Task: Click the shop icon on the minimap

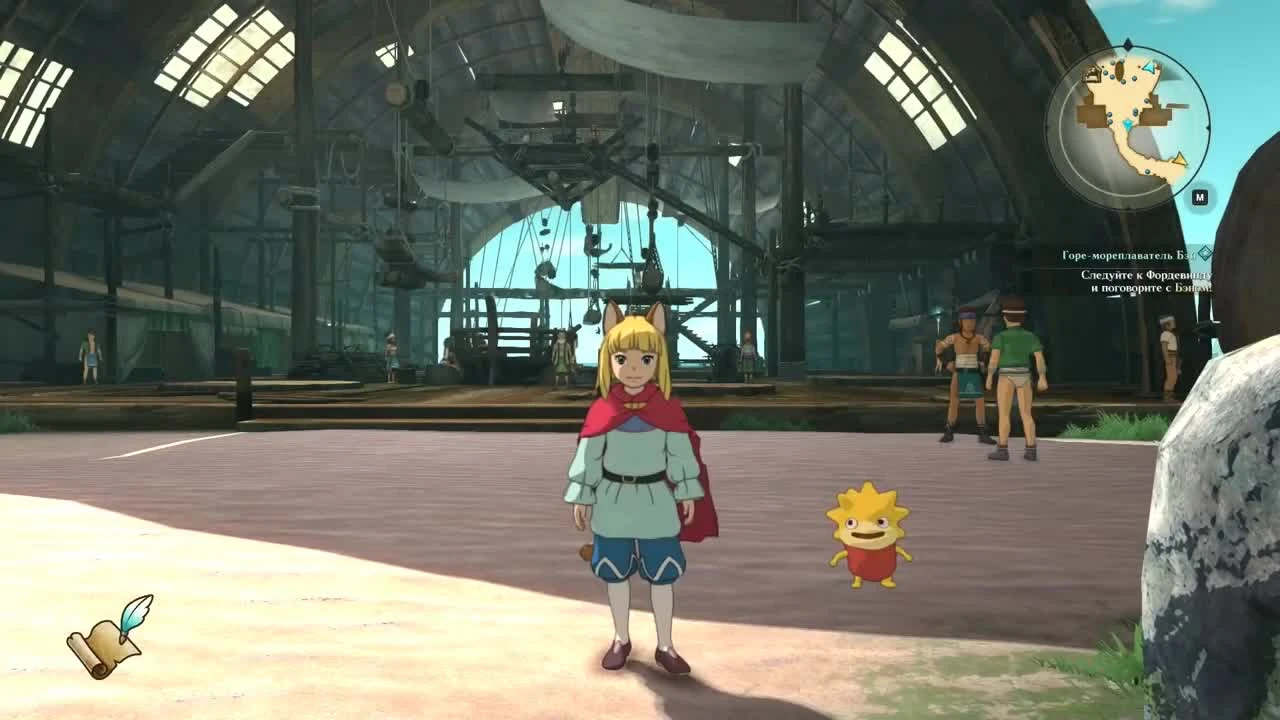Action: coord(1093,73)
